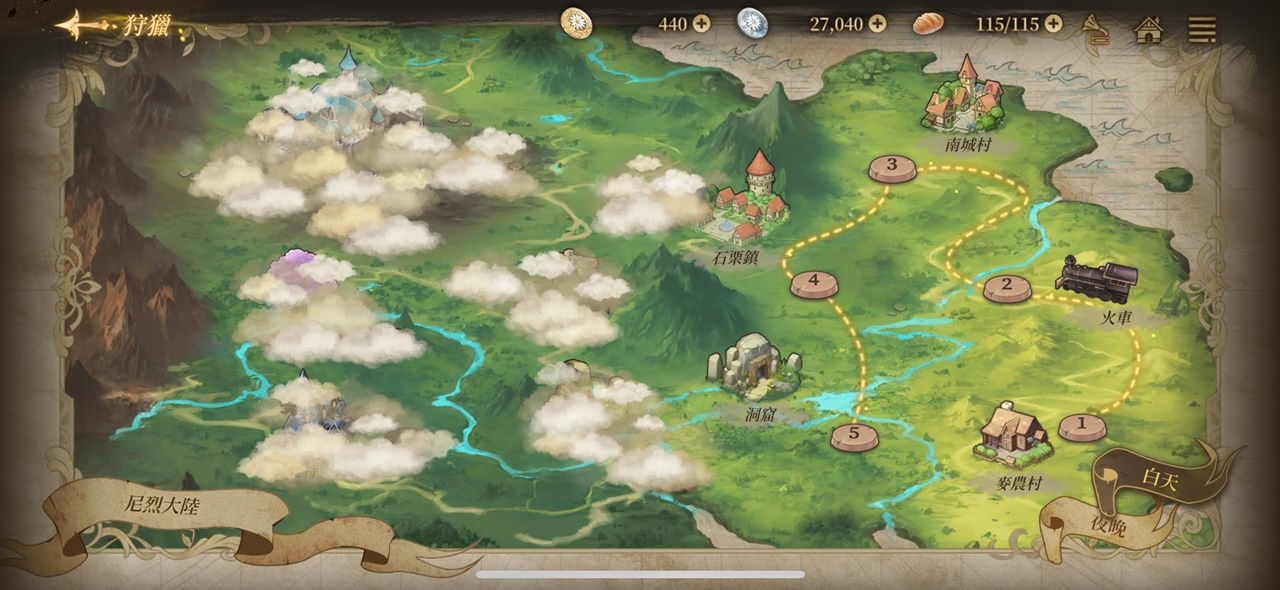Select hunting stage node 2
This screenshot has height=590, width=1280.
pos(1007,288)
